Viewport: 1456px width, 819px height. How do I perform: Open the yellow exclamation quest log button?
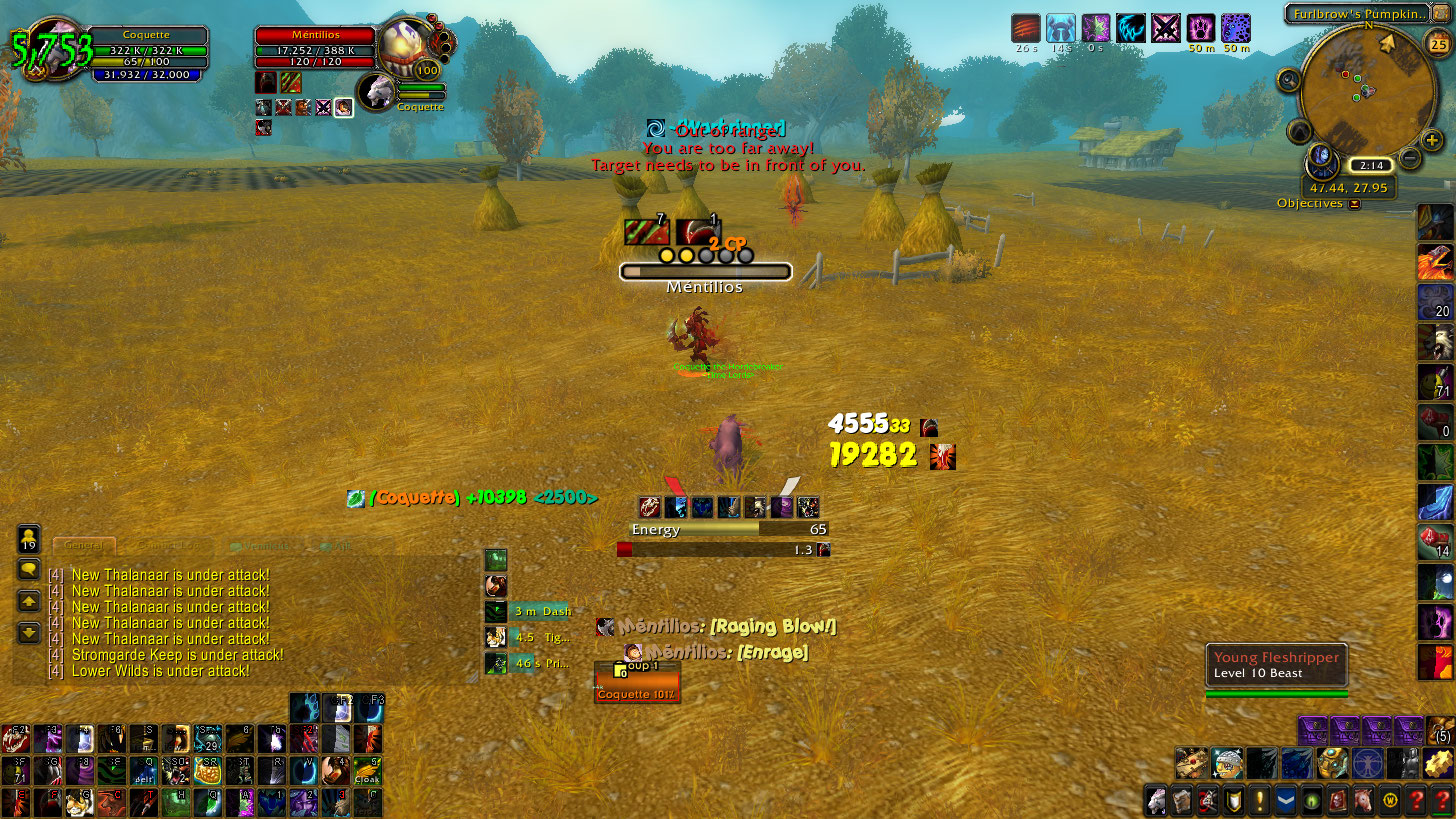pos(1259,800)
